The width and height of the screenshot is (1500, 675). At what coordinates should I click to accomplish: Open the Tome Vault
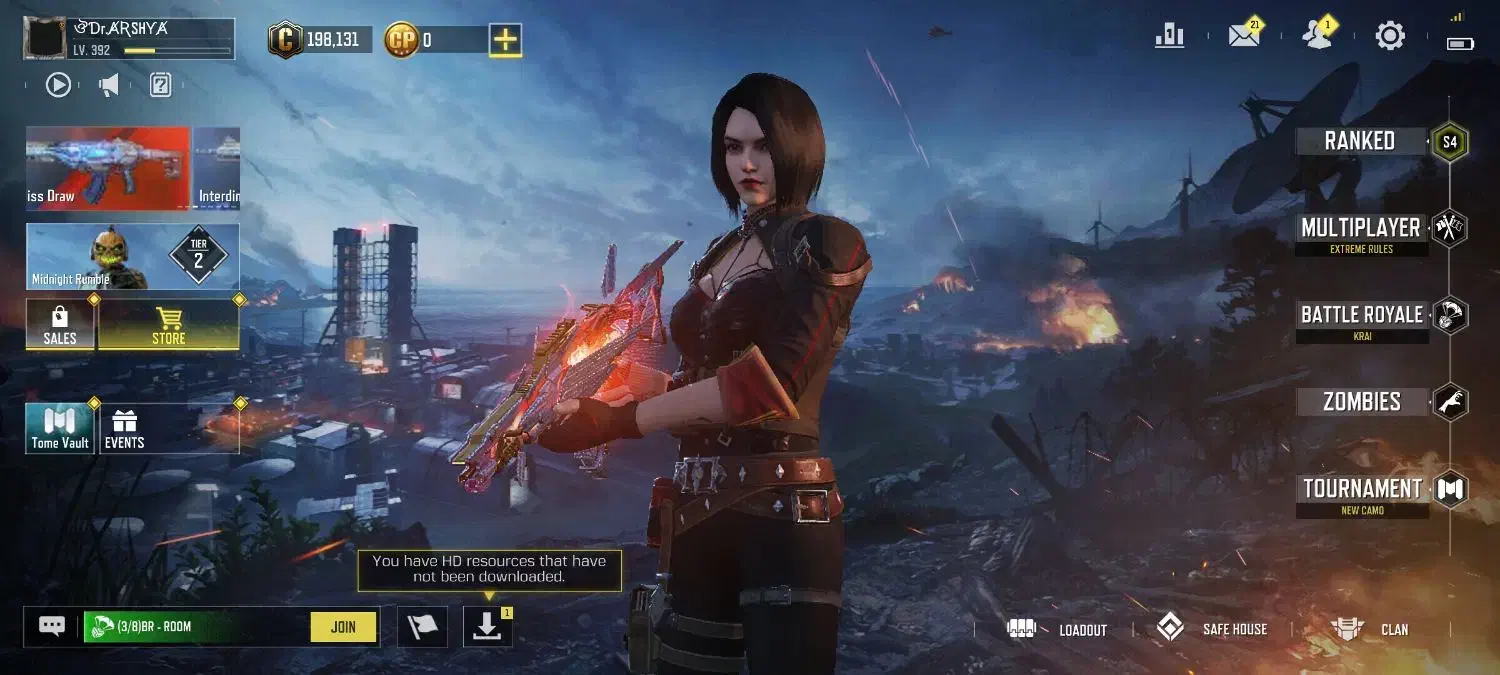[x=60, y=429]
